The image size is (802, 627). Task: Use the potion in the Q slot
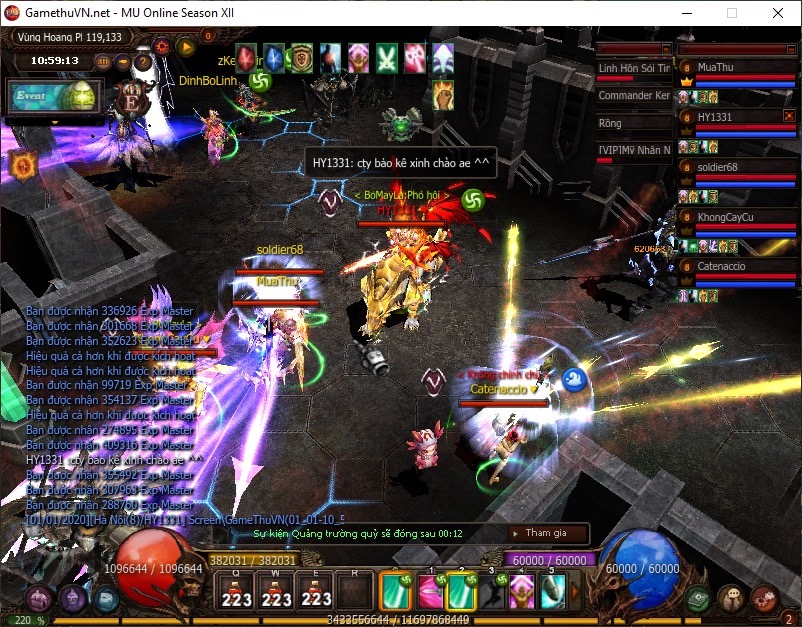[x=236, y=591]
